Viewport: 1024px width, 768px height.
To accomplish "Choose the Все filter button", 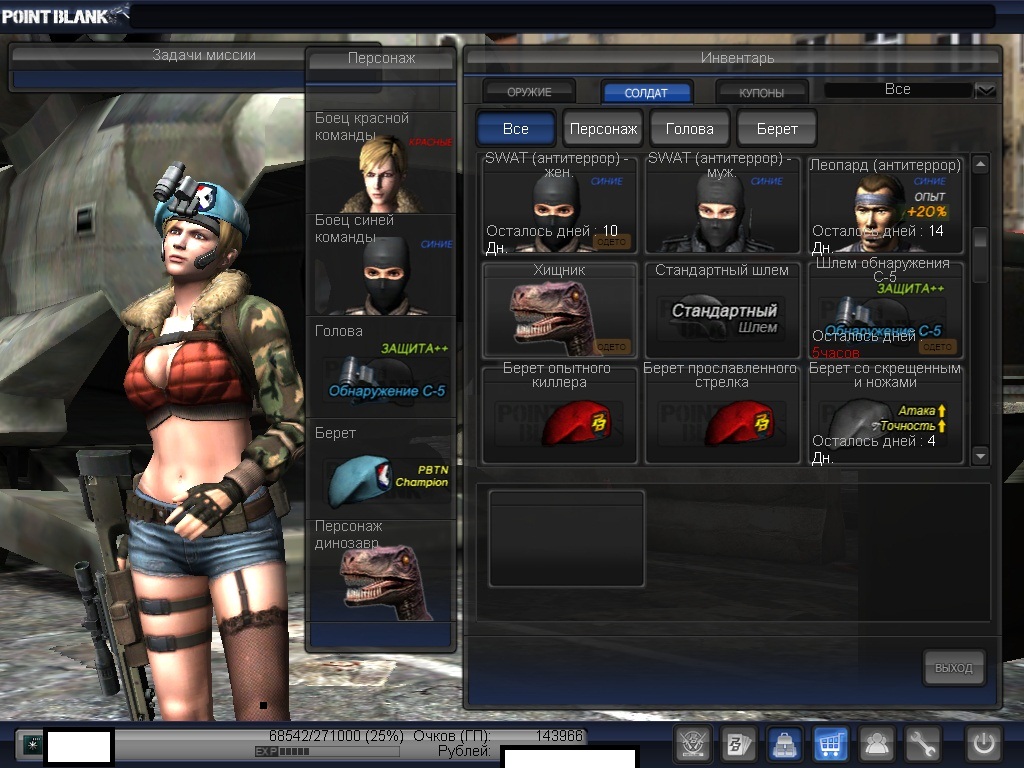I will pos(516,129).
